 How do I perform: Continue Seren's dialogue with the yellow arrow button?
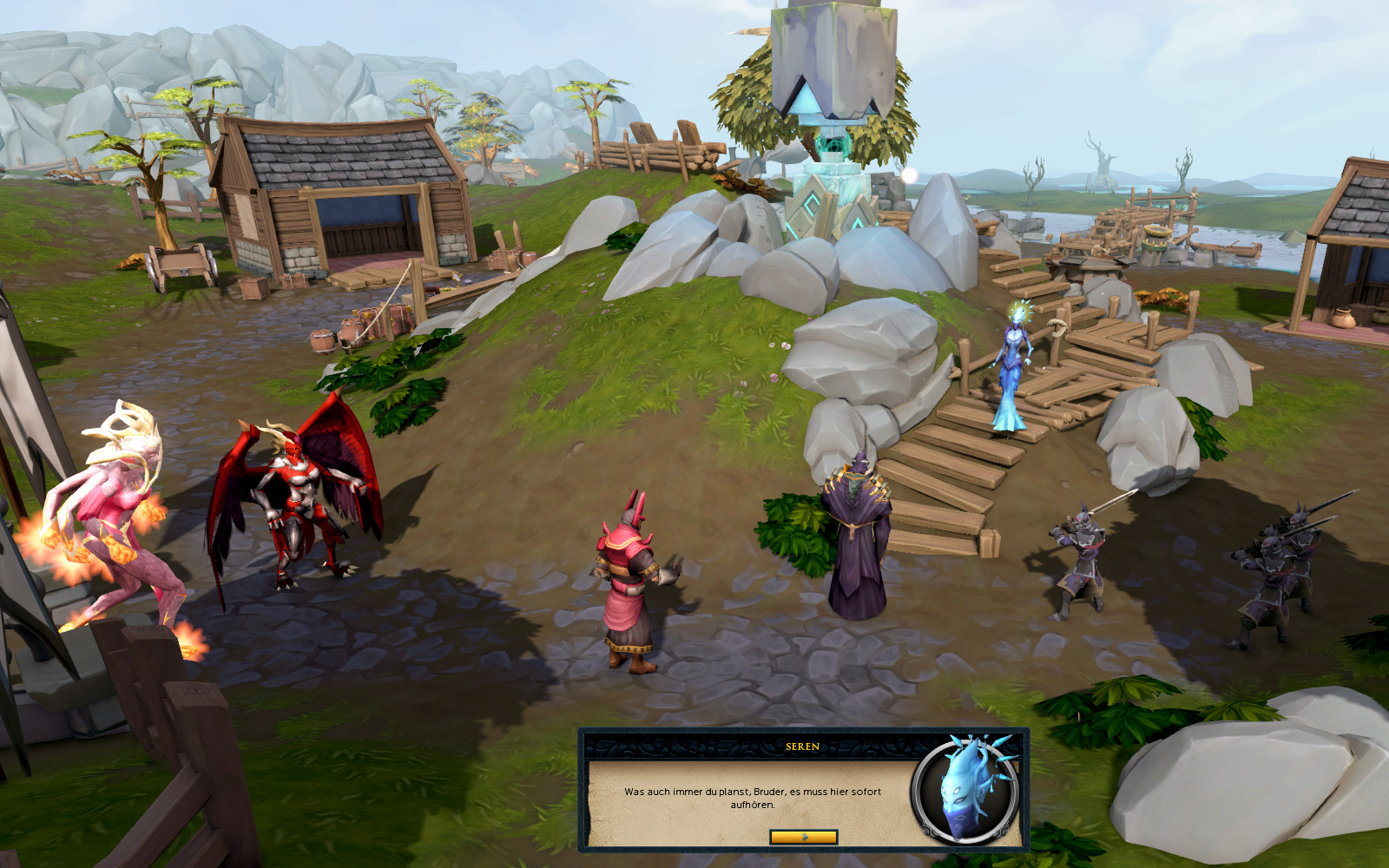click(x=804, y=837)
